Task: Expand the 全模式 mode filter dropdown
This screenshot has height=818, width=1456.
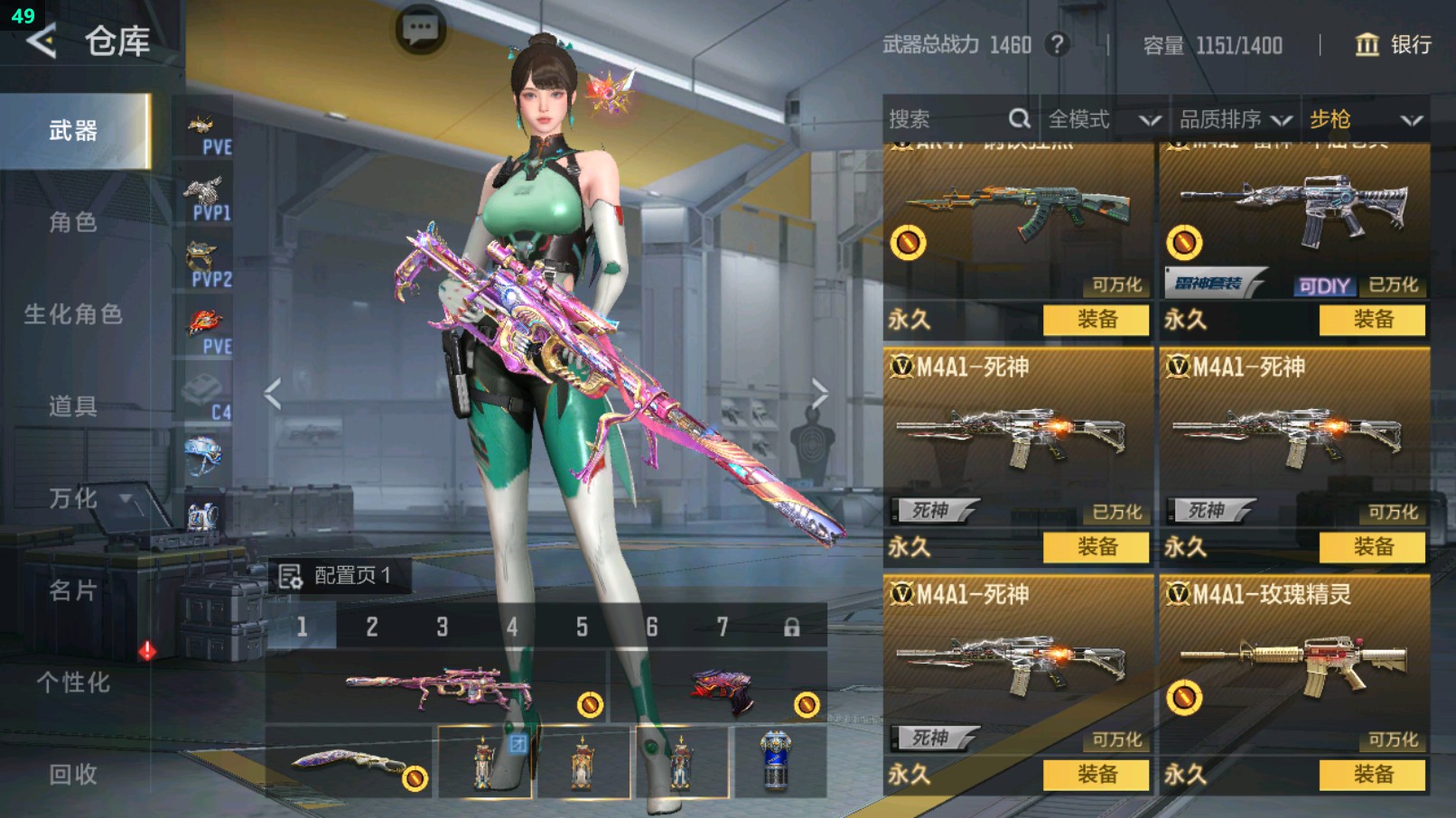Action: pos(1103,119)
